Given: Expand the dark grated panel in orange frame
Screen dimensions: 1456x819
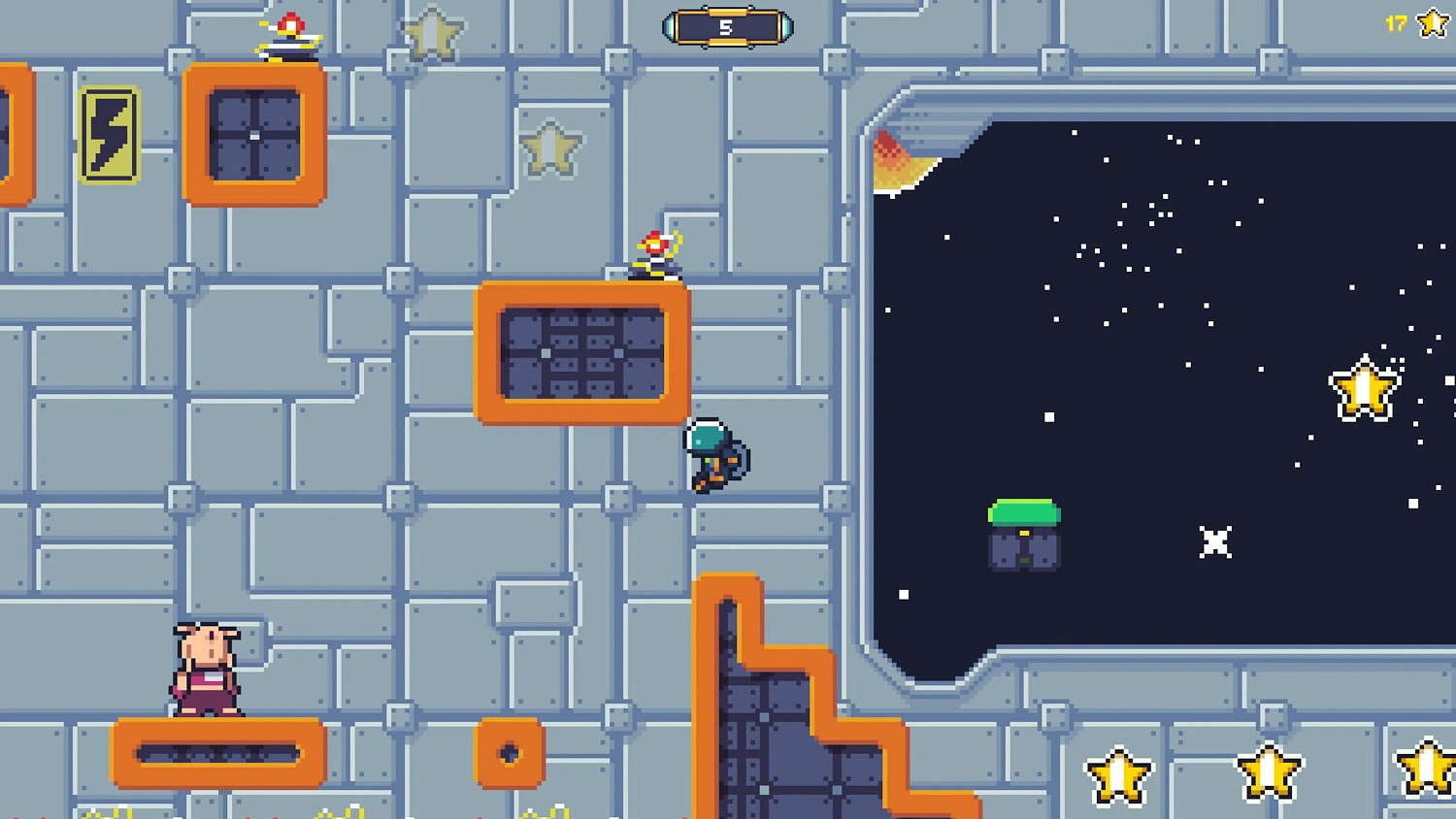Looking at the screenshot, I should point(580,352).
